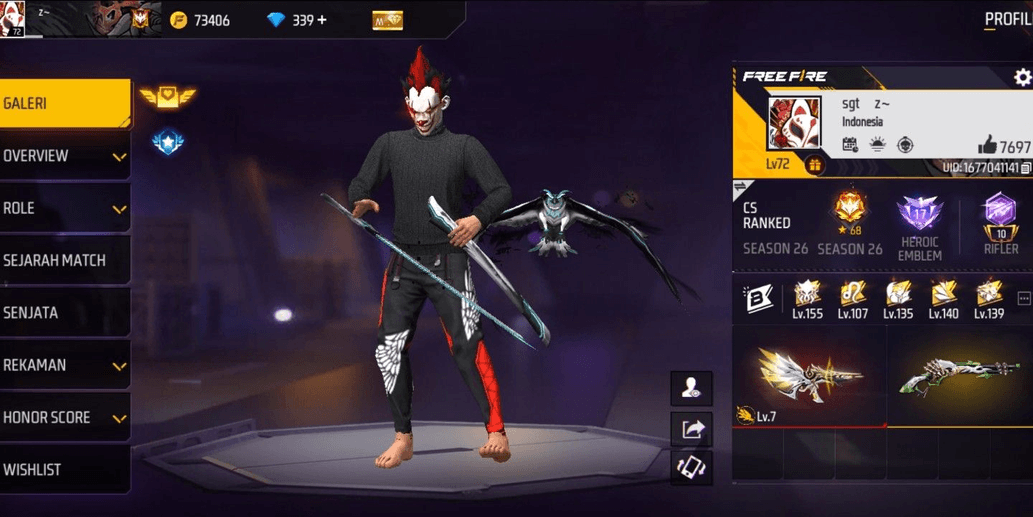The height and width of the screenshot is (517, 1033).
Task: Open Sejarah Match history
Action: (x=64, y=260)
